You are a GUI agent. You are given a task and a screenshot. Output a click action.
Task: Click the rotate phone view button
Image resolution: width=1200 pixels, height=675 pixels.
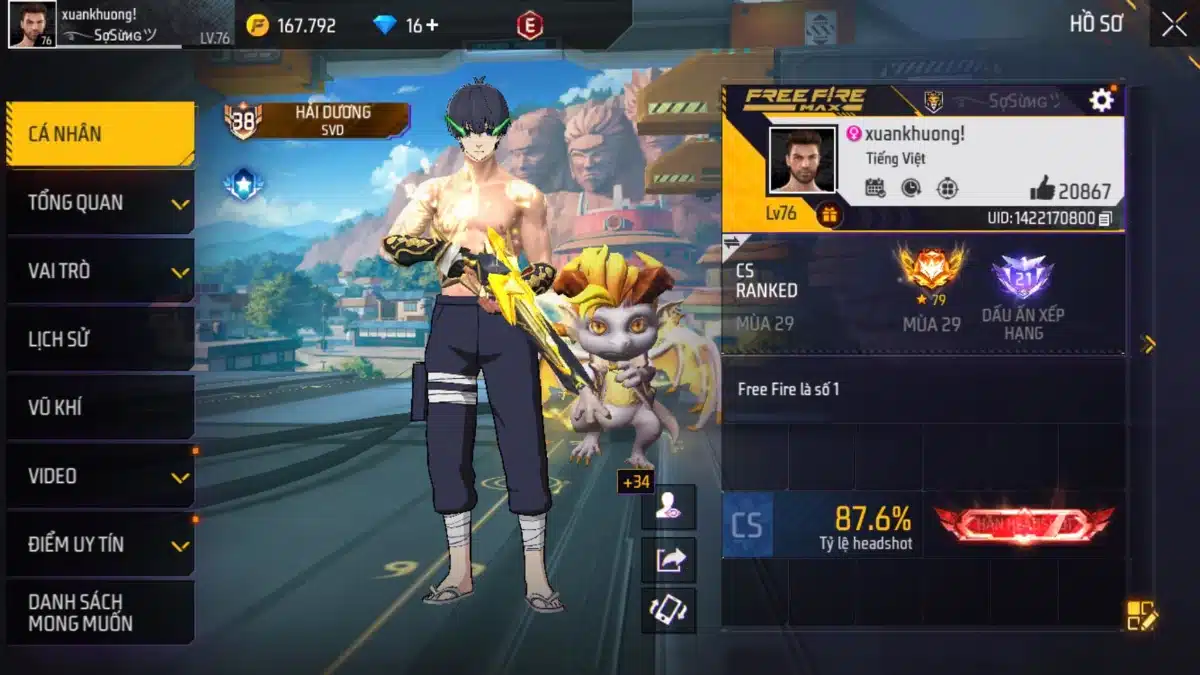[668, 610]
